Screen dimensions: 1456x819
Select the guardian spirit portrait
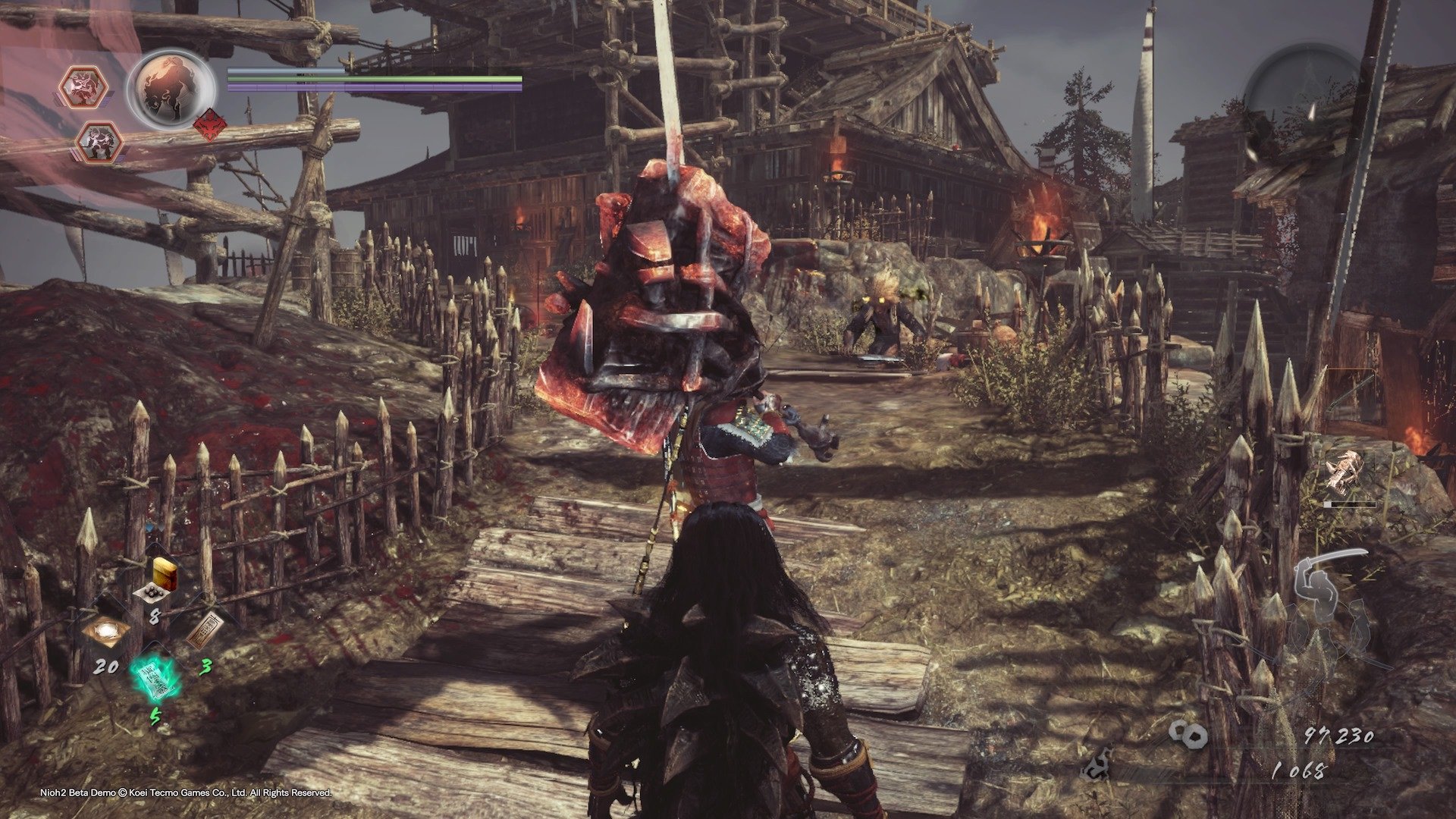[172, 90]
